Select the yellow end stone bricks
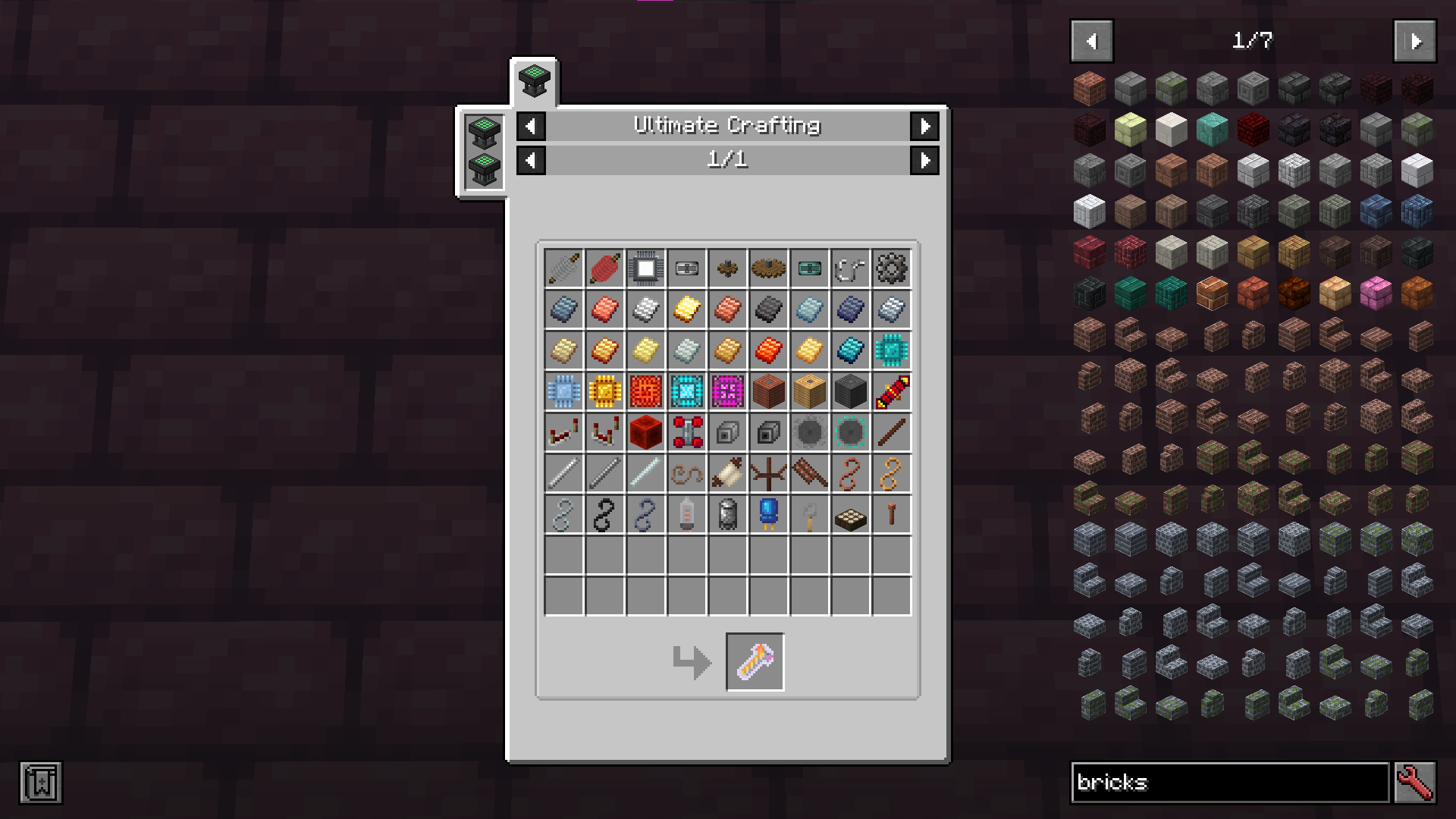The image size is (1456, 819). pos(1130,130)
